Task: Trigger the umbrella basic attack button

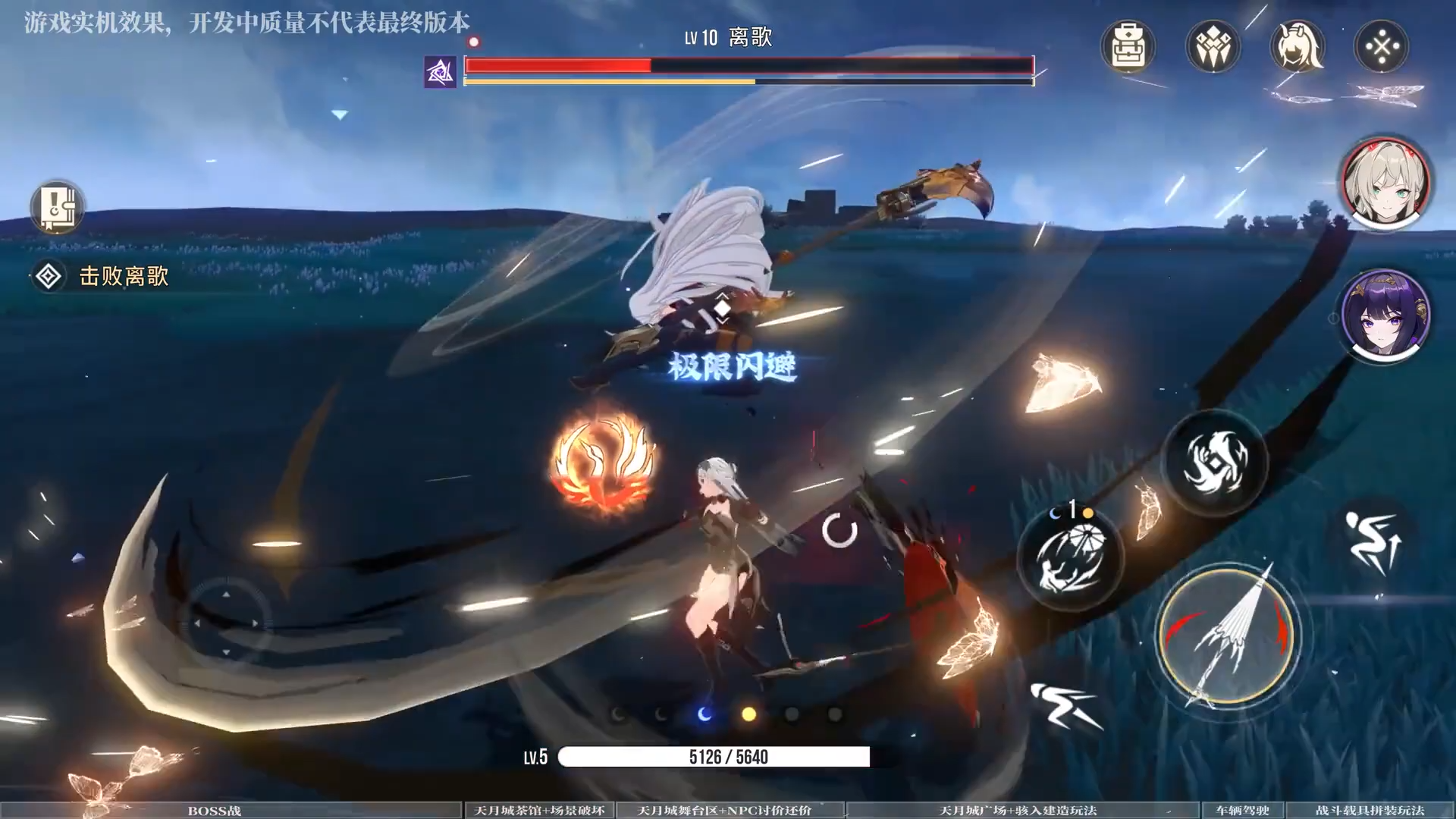Action: coord(1227,637)
